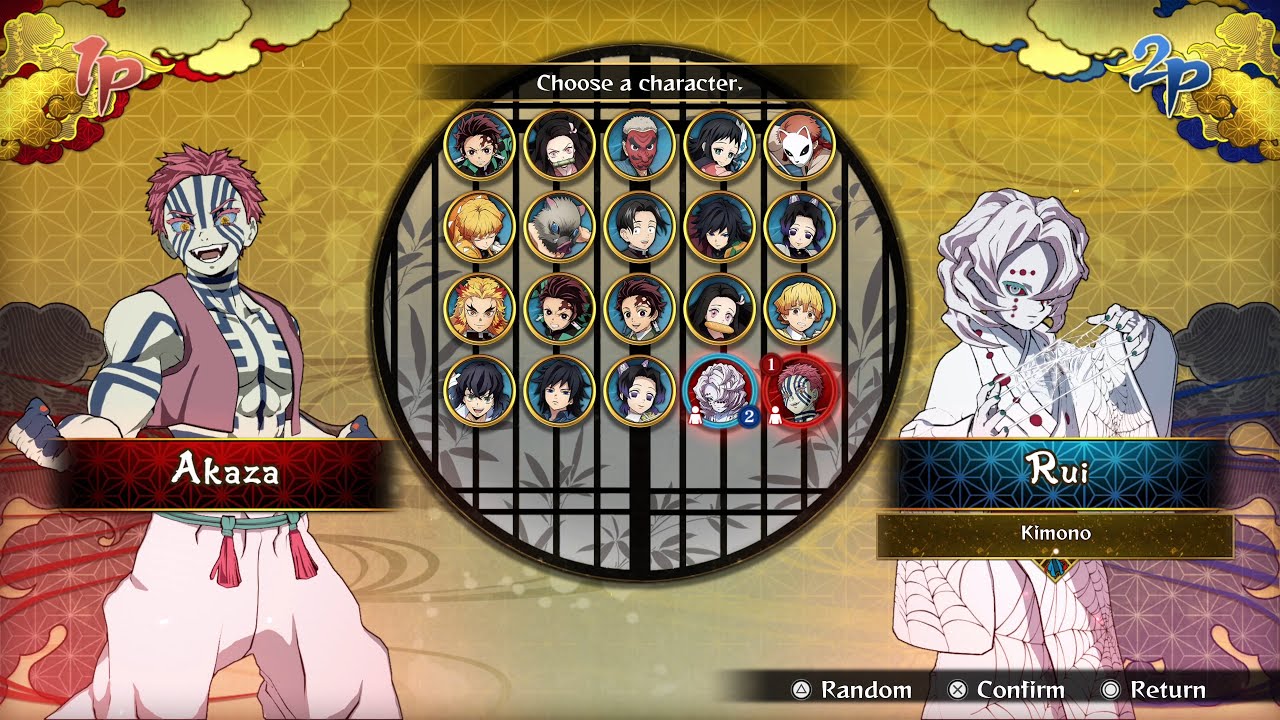Choose Sabito with the white fox mask

coord(799,145)
